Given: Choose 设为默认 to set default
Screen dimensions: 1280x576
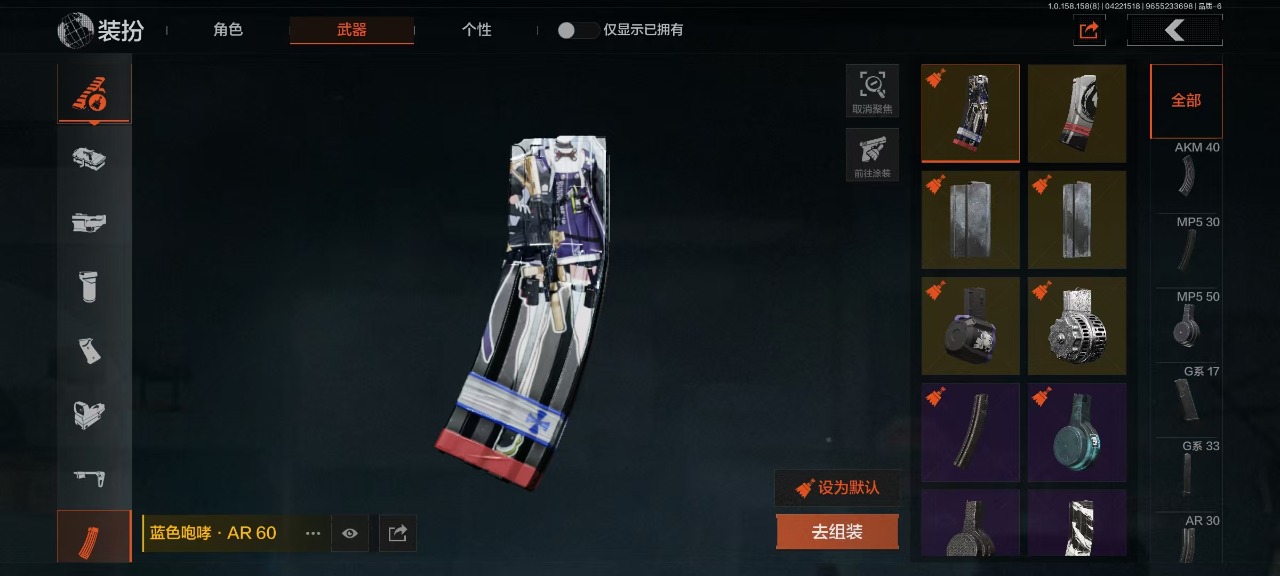Looking at the screenshot, I should (x=838, y=488).
